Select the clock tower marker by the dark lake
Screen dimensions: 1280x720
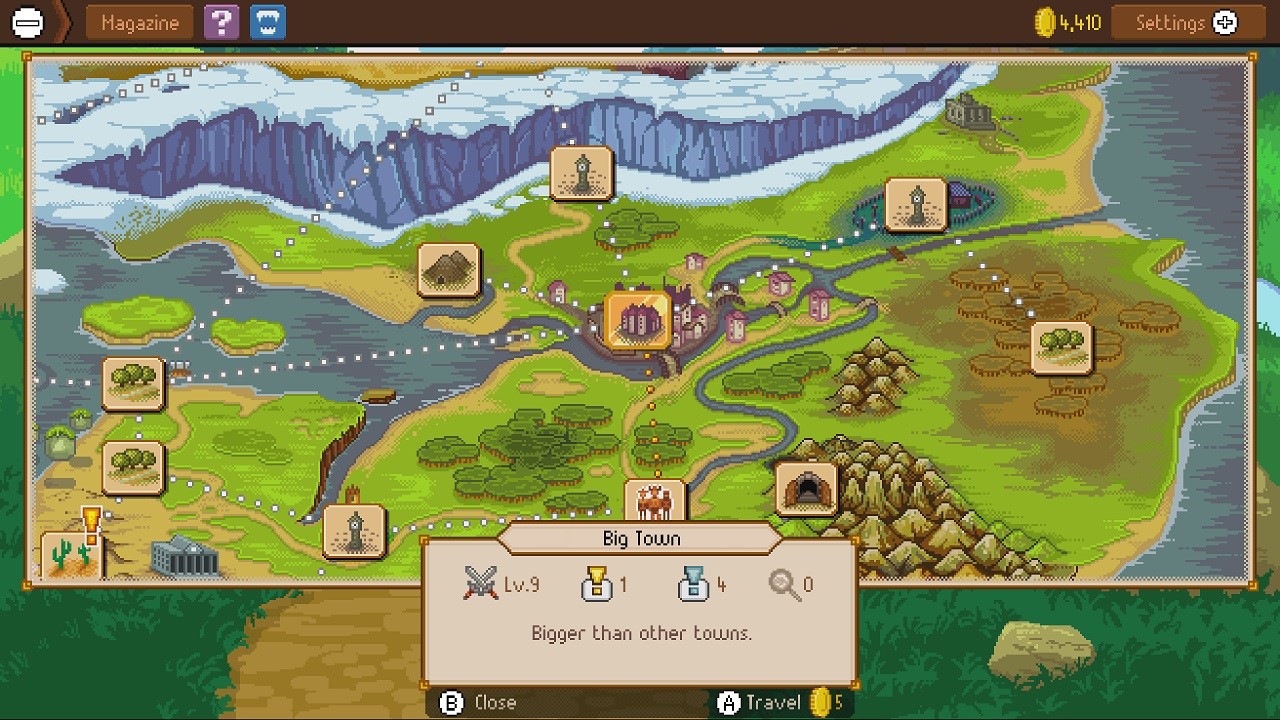pyautogui.click(x=915, y=205)
